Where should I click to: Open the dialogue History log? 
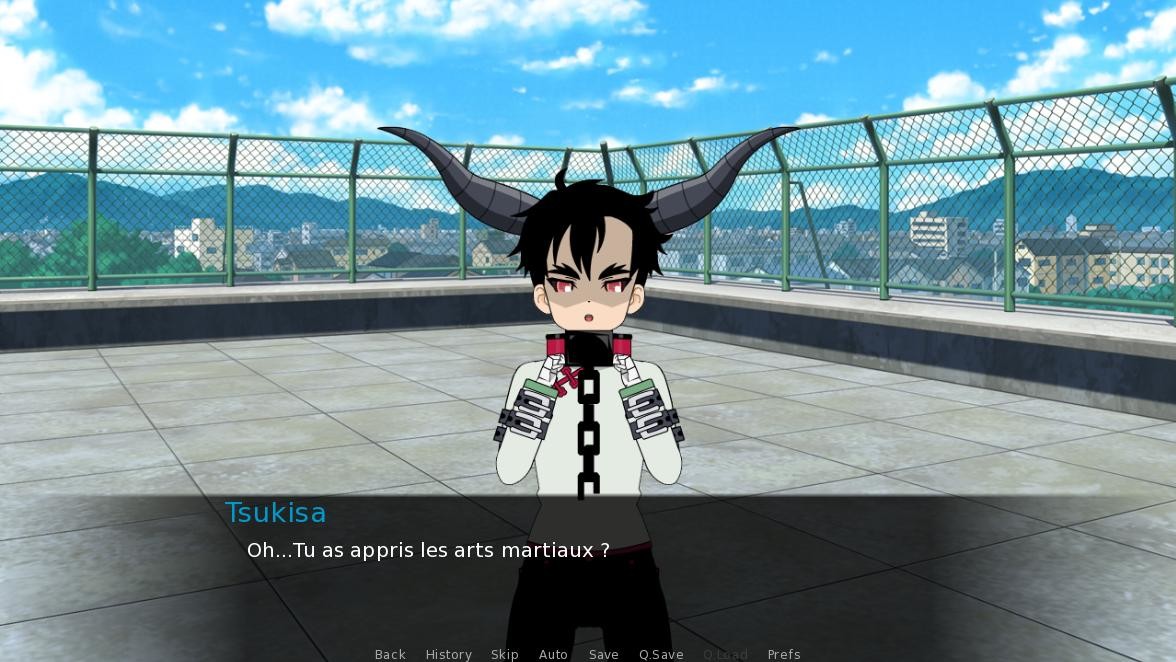(x=448, y=654)
